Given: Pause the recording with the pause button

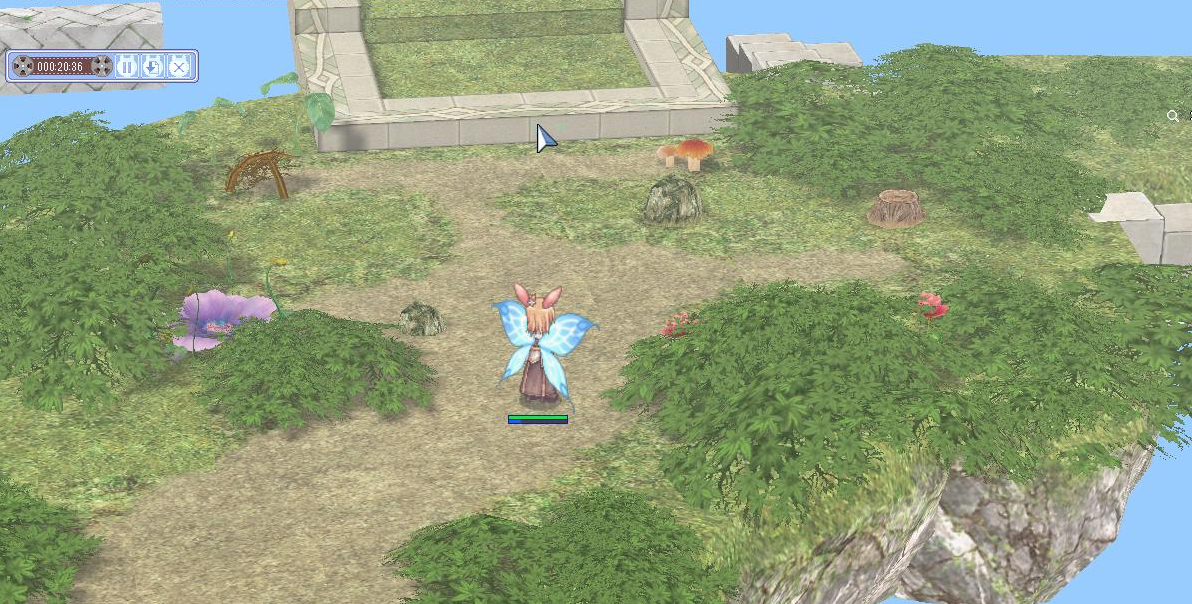Looking at the screenshot, I should pos(127,66).
